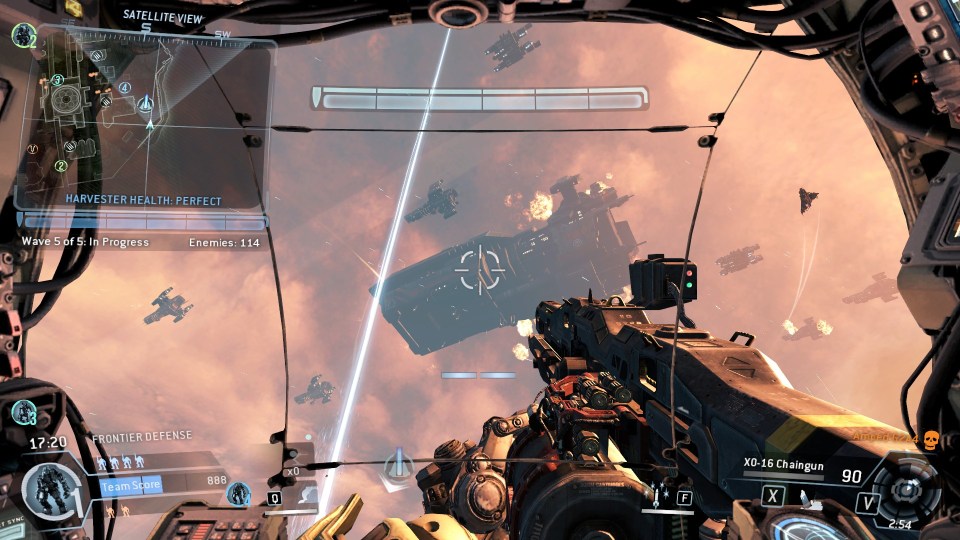Select the teammate titan icon numbered 4

[x=239, y=492]
